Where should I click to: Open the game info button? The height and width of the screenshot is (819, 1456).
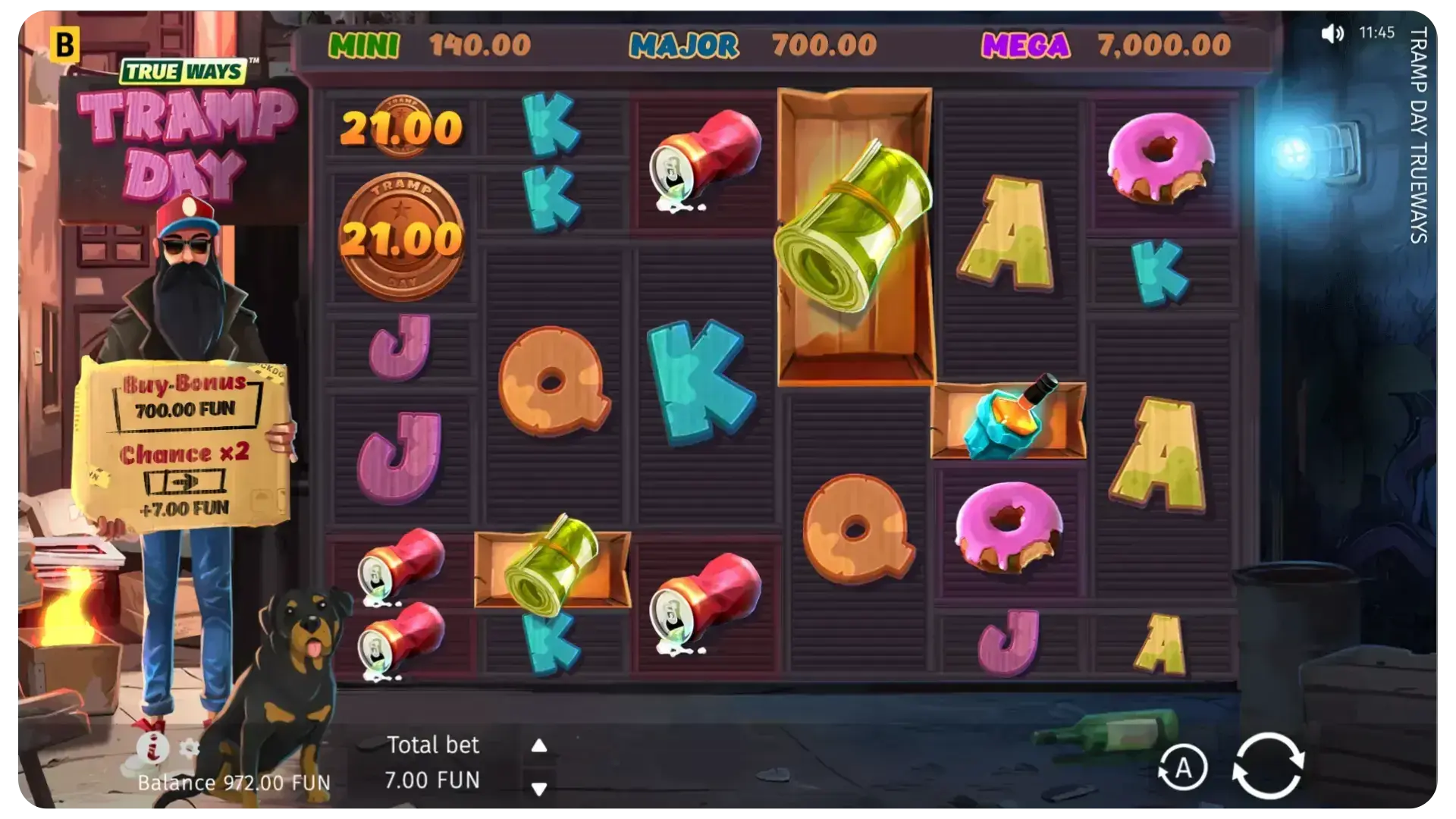tap(152, 748)
